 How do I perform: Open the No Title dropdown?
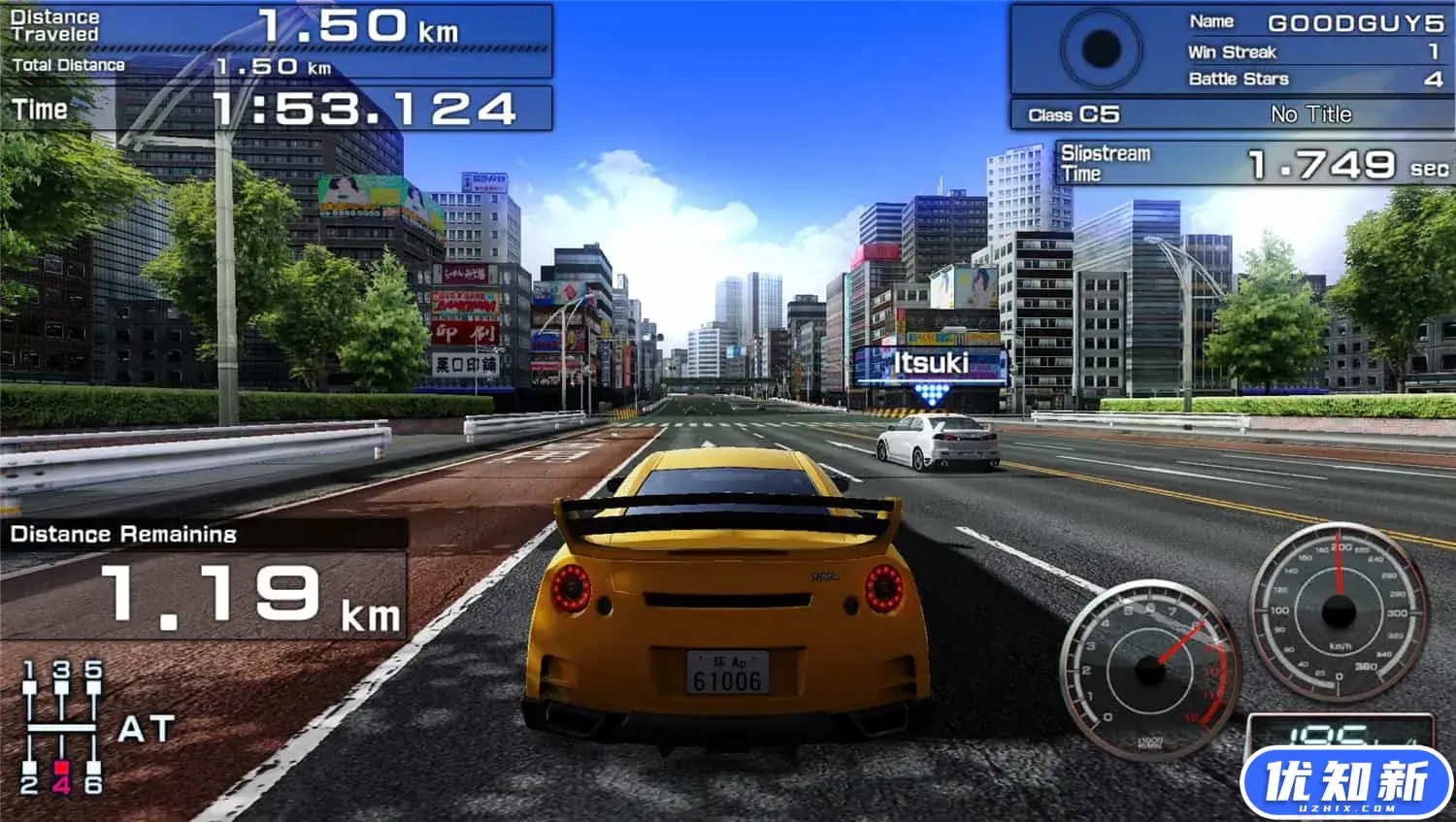click(x=1312, y=114)
